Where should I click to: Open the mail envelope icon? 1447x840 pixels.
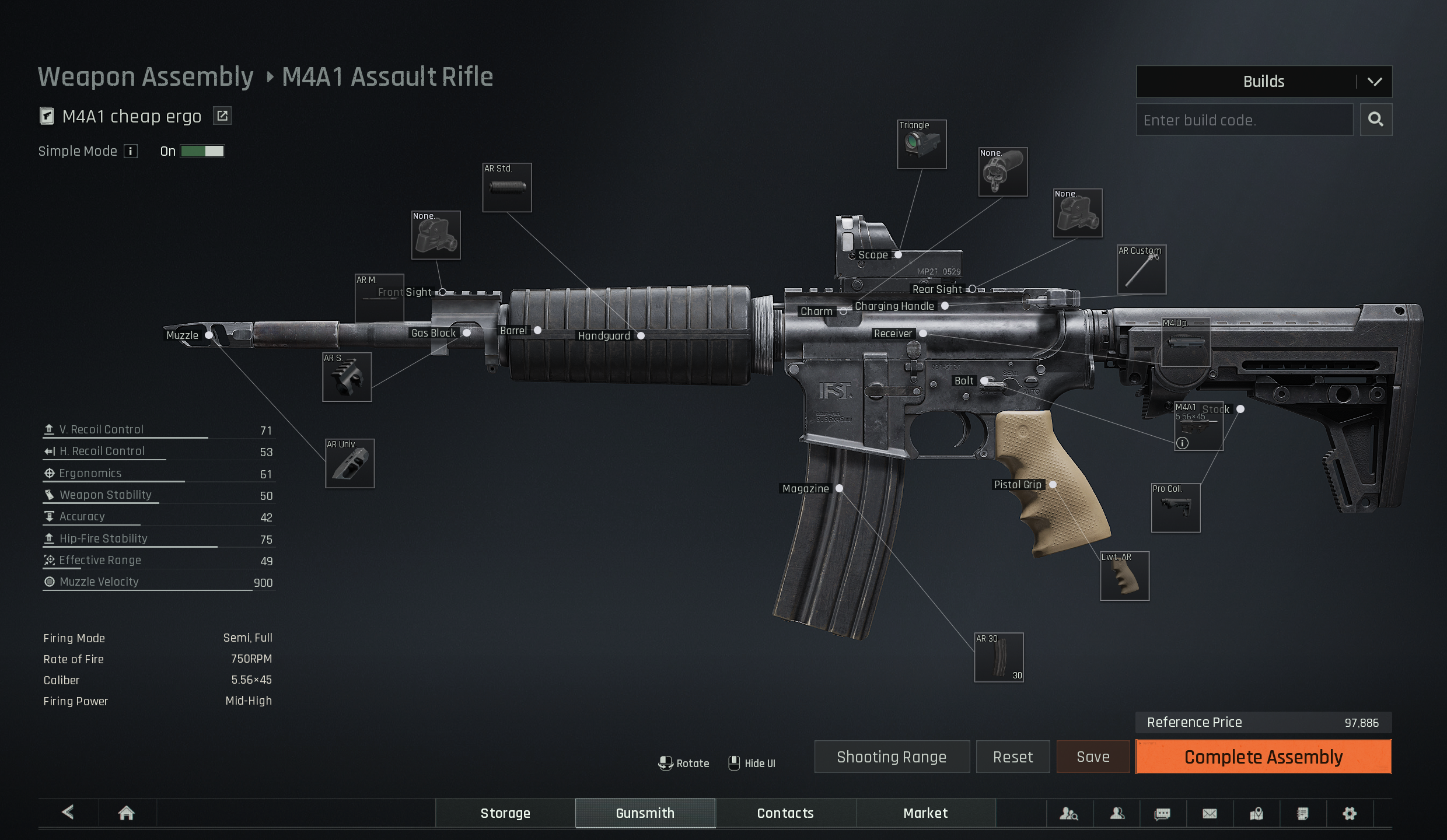1210,813
